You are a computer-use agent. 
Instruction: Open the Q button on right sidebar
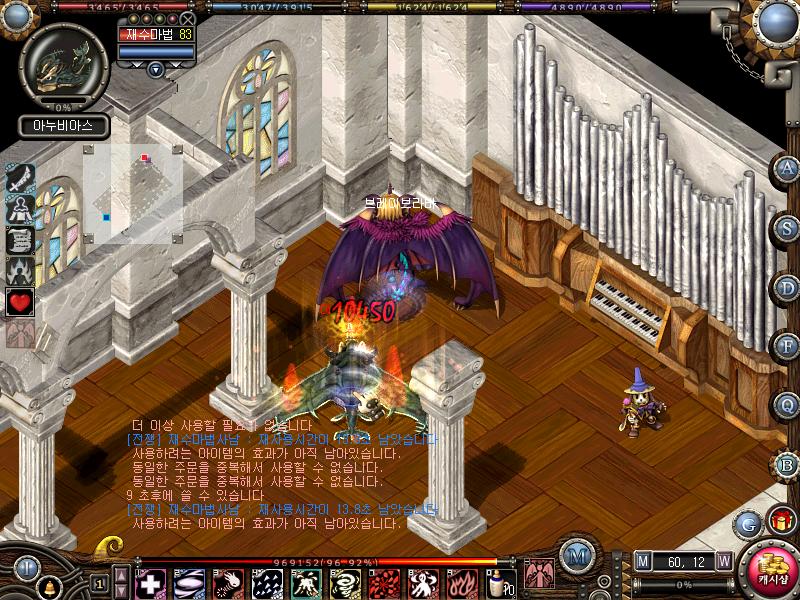click(786, 405)
